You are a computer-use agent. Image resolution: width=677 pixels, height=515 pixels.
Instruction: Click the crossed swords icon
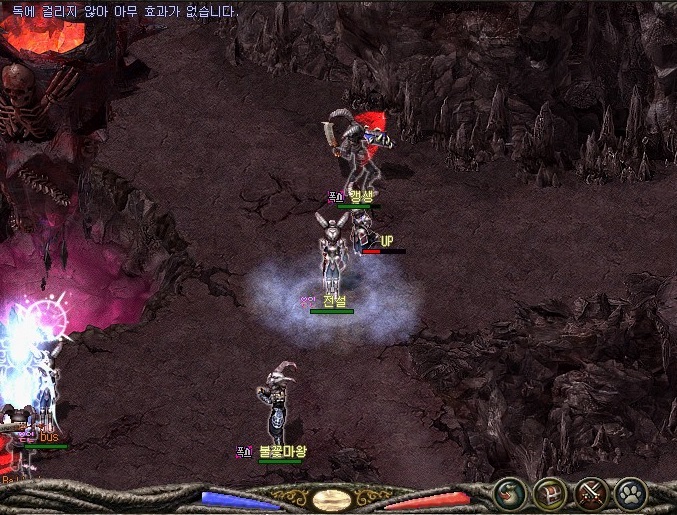pyautogui.click(x=590, y=494)
